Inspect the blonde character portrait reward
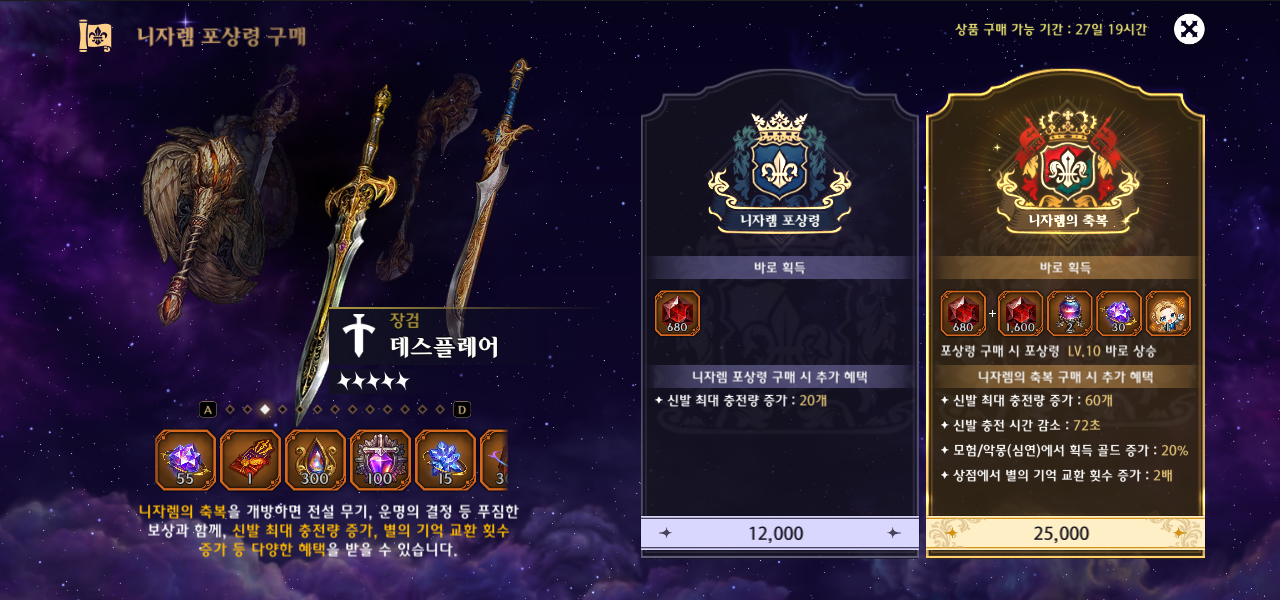 (1167, 313)
